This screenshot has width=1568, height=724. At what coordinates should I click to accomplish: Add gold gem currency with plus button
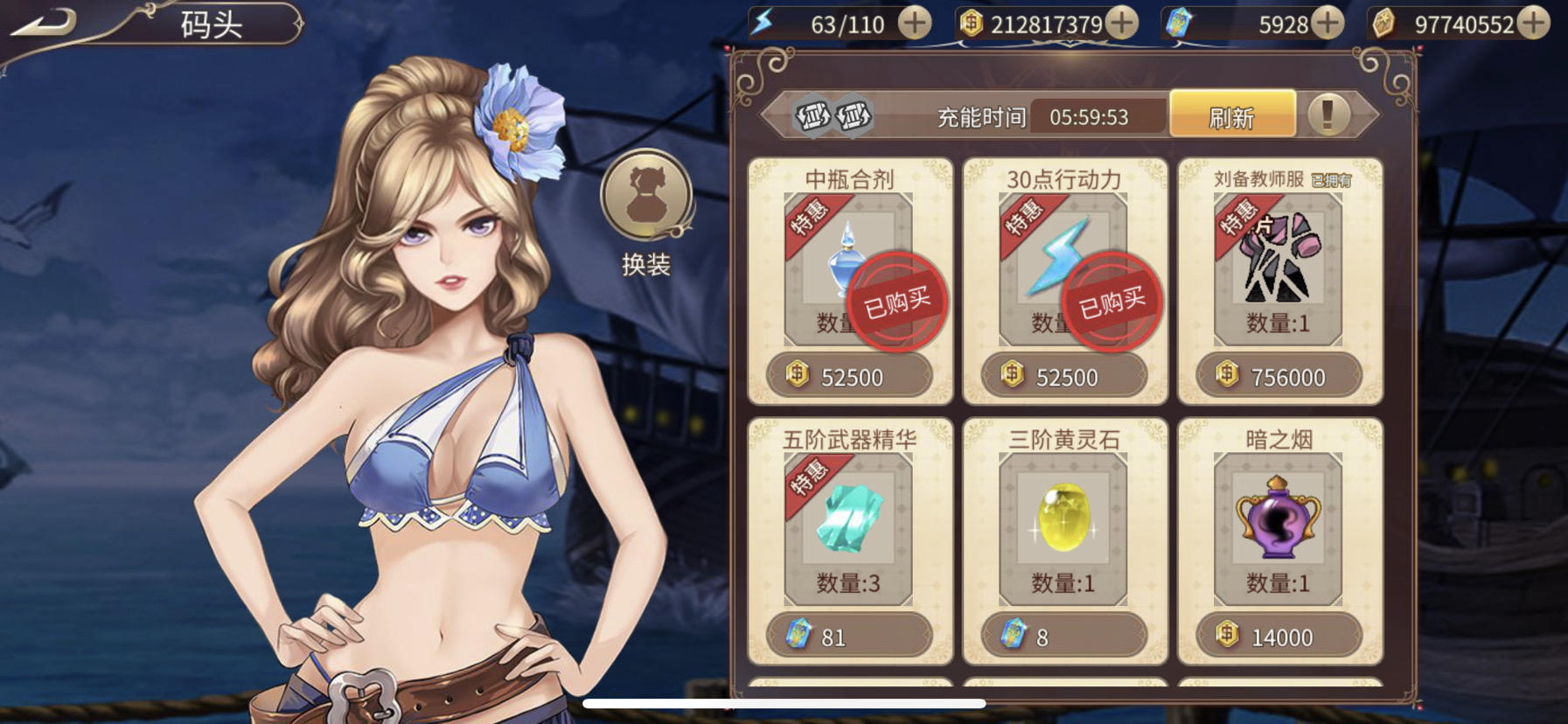[x=1533, y=24]
